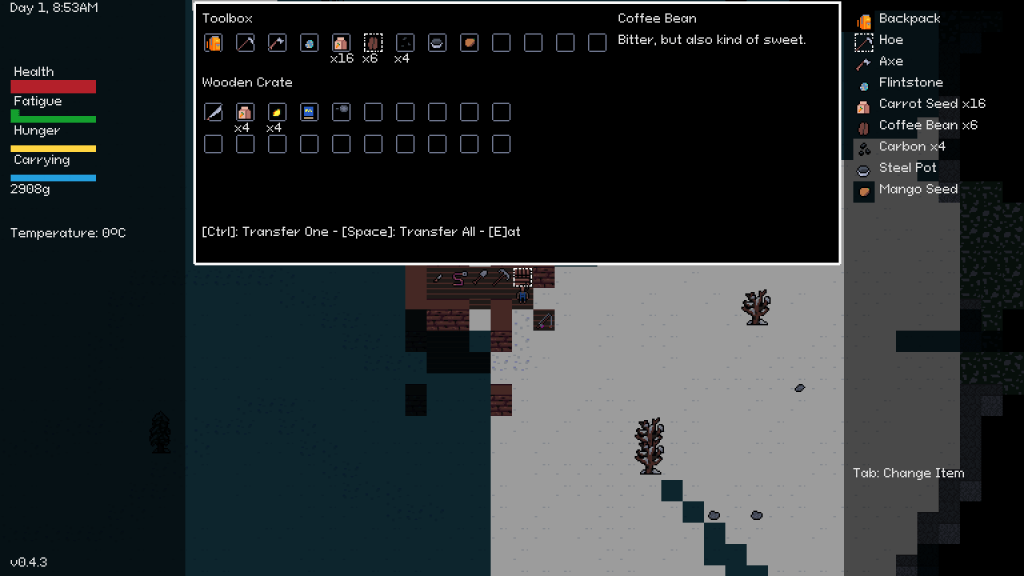Choose the carbon x4 slot in Toolbox

coord(405,43)
